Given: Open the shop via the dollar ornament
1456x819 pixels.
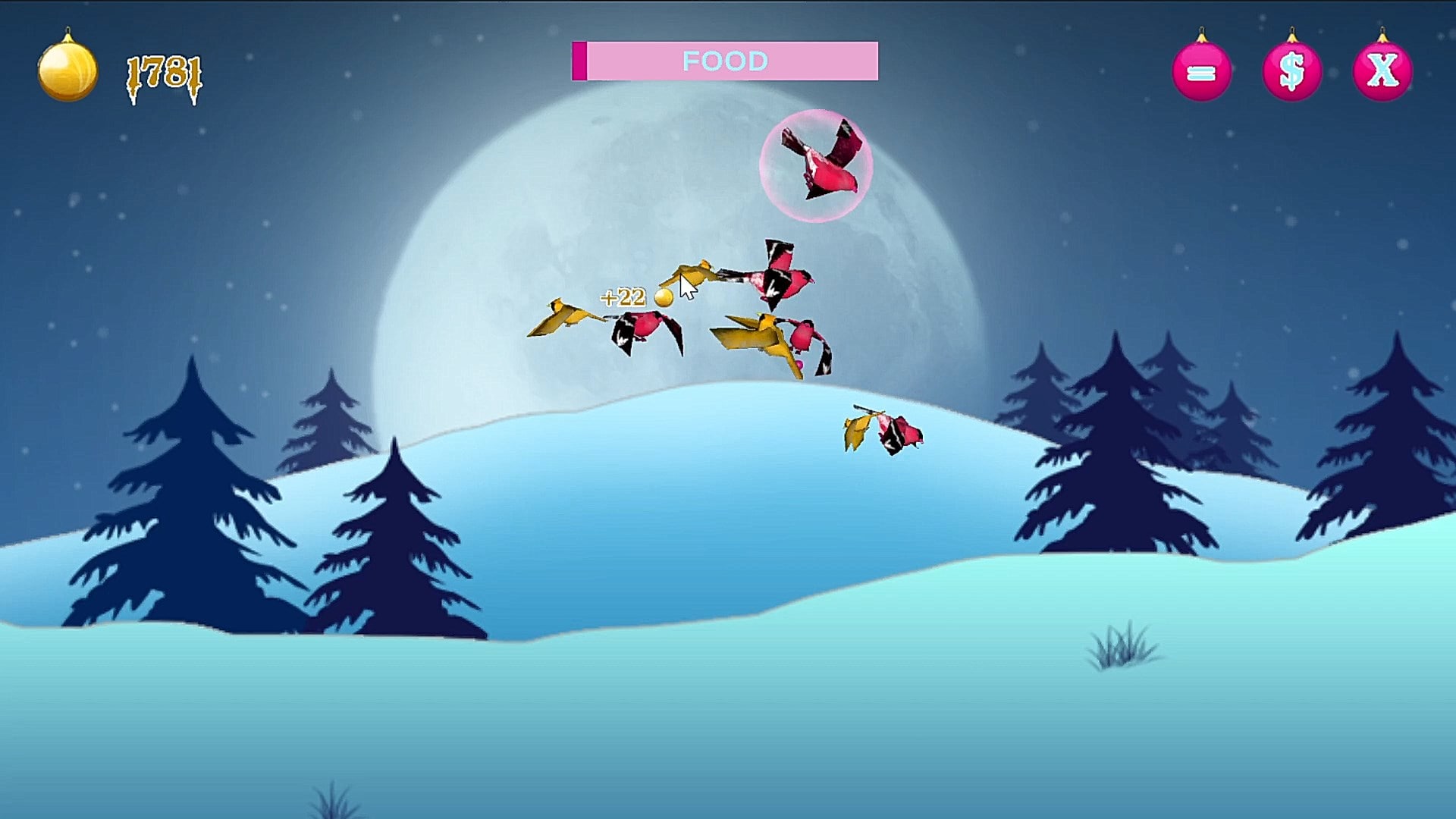Looking at the screenshot, I should (1291, 72).
